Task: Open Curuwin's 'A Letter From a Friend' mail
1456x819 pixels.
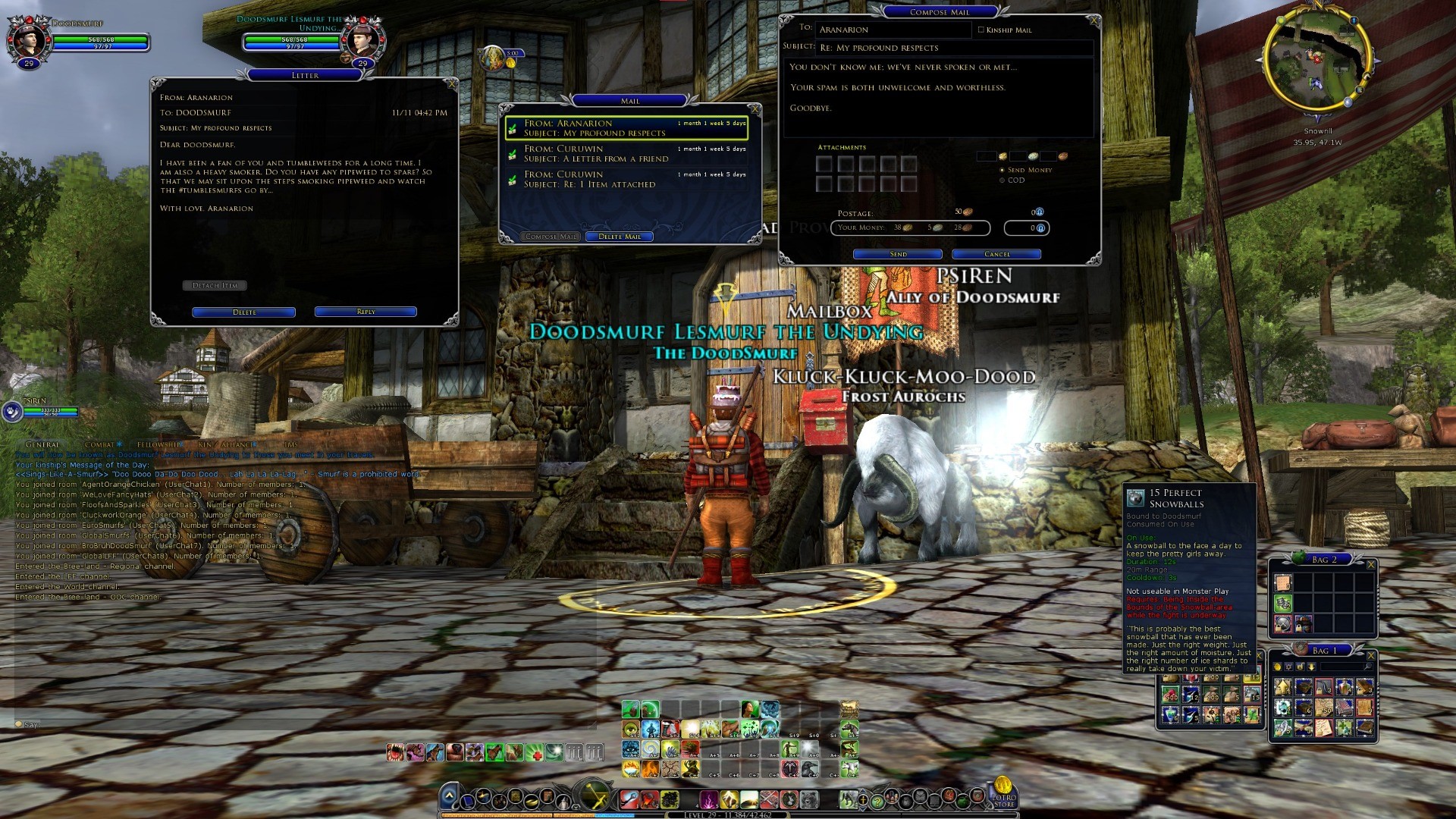Action: [626, 154]
